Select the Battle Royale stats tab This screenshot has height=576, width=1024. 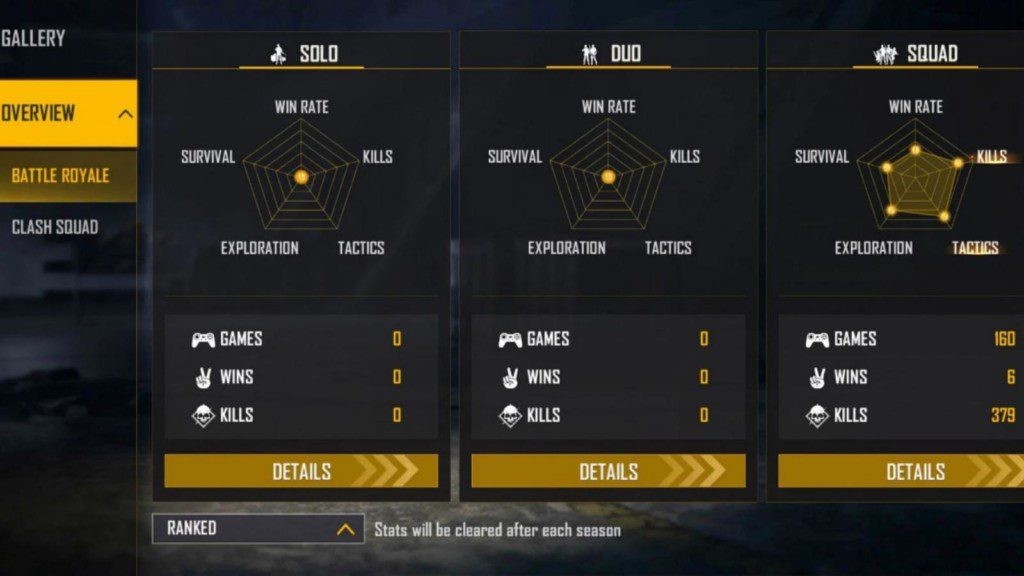(x=62, y=176)
